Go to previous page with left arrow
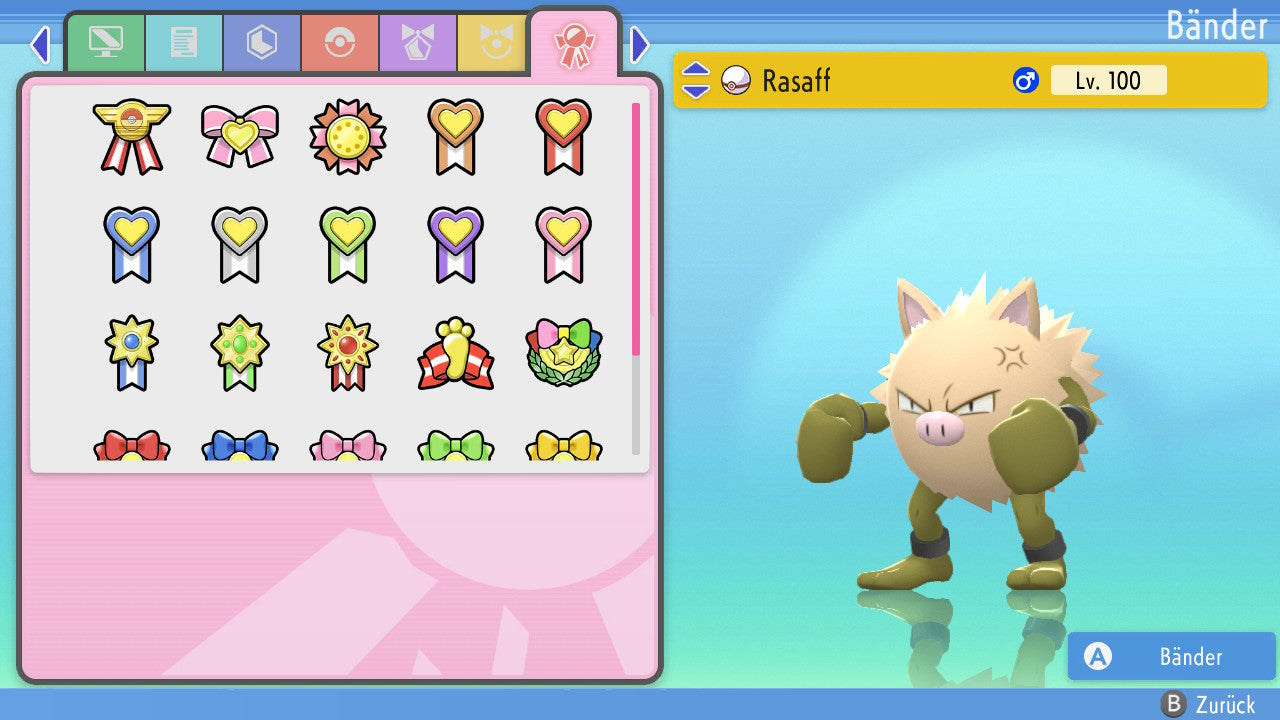The height and width of the screenshot is (720, 1280). click(x=40, y=44)
